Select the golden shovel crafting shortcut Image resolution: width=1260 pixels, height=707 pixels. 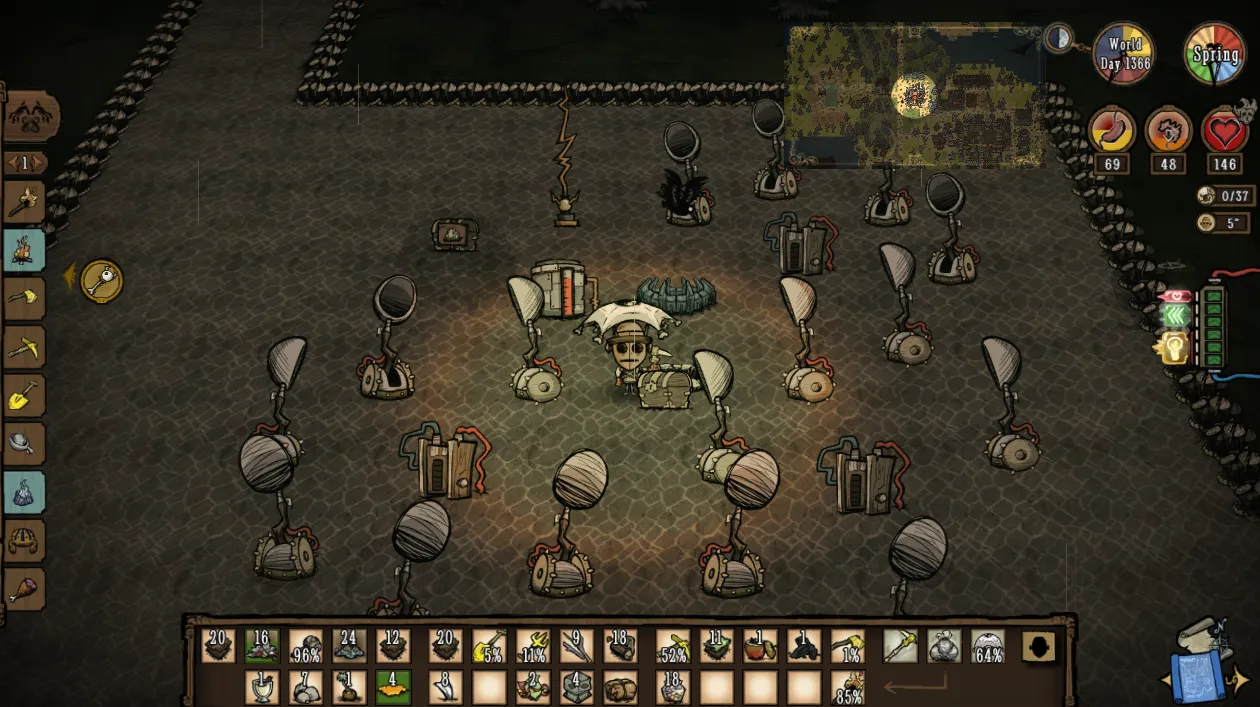pos(24,396)
